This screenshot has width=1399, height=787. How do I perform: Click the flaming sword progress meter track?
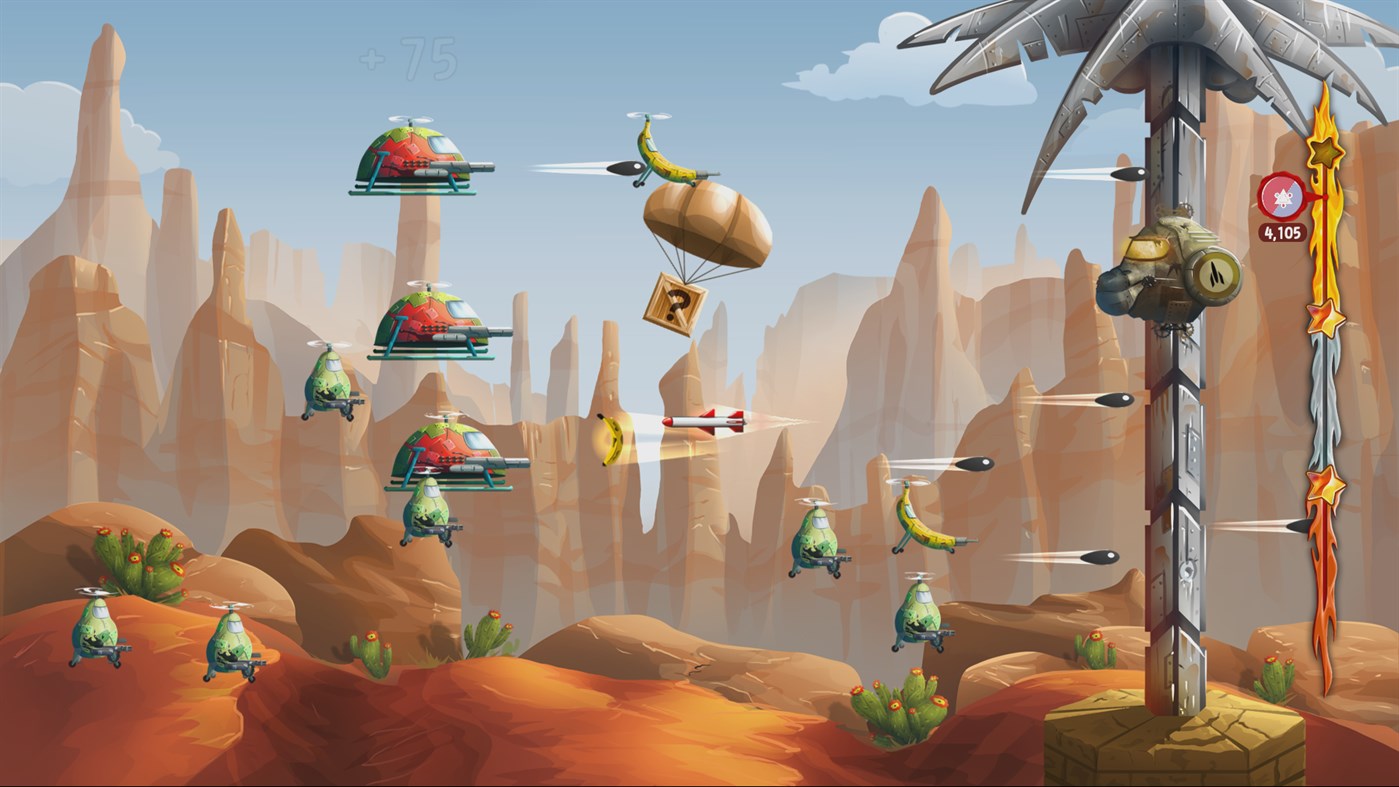[1323, 400]
